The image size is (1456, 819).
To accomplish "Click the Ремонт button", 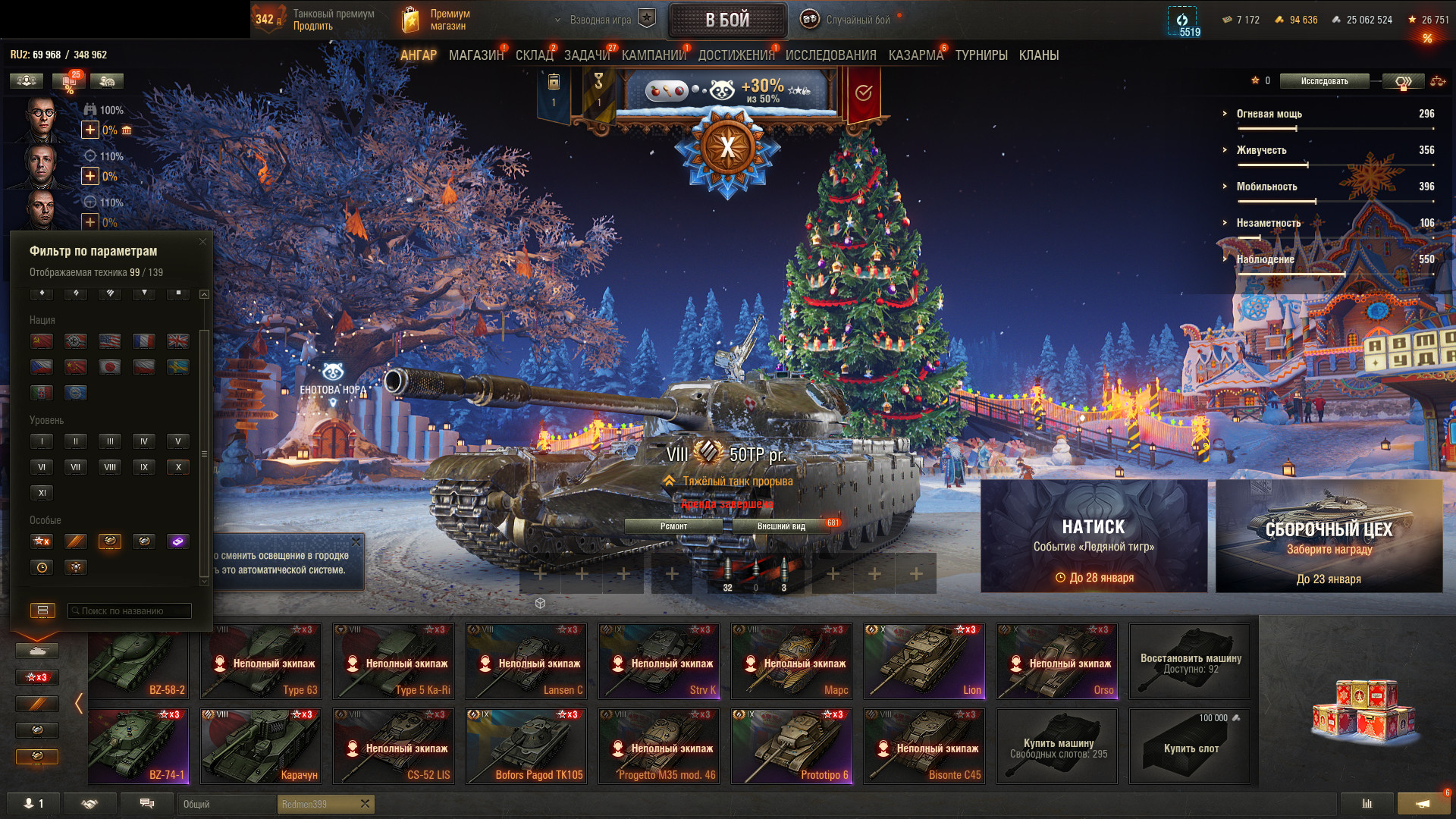I will tap(673, 526).
